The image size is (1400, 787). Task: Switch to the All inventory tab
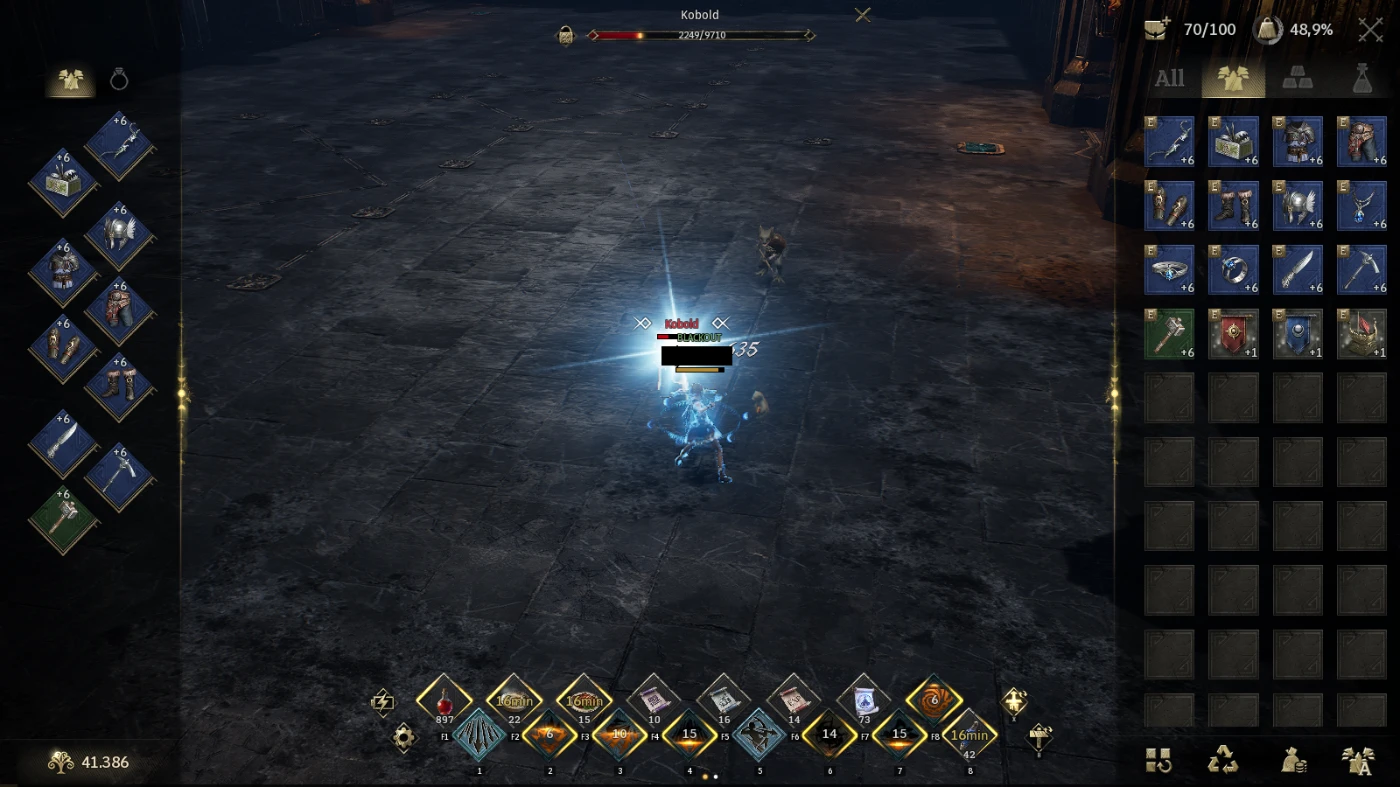(x=1169, y=79)
